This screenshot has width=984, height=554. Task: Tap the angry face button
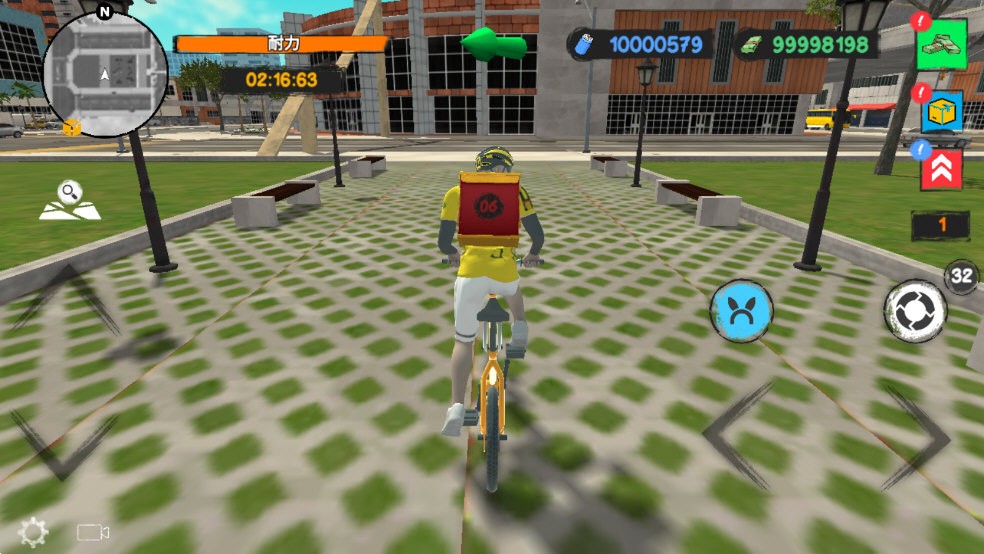741,311
